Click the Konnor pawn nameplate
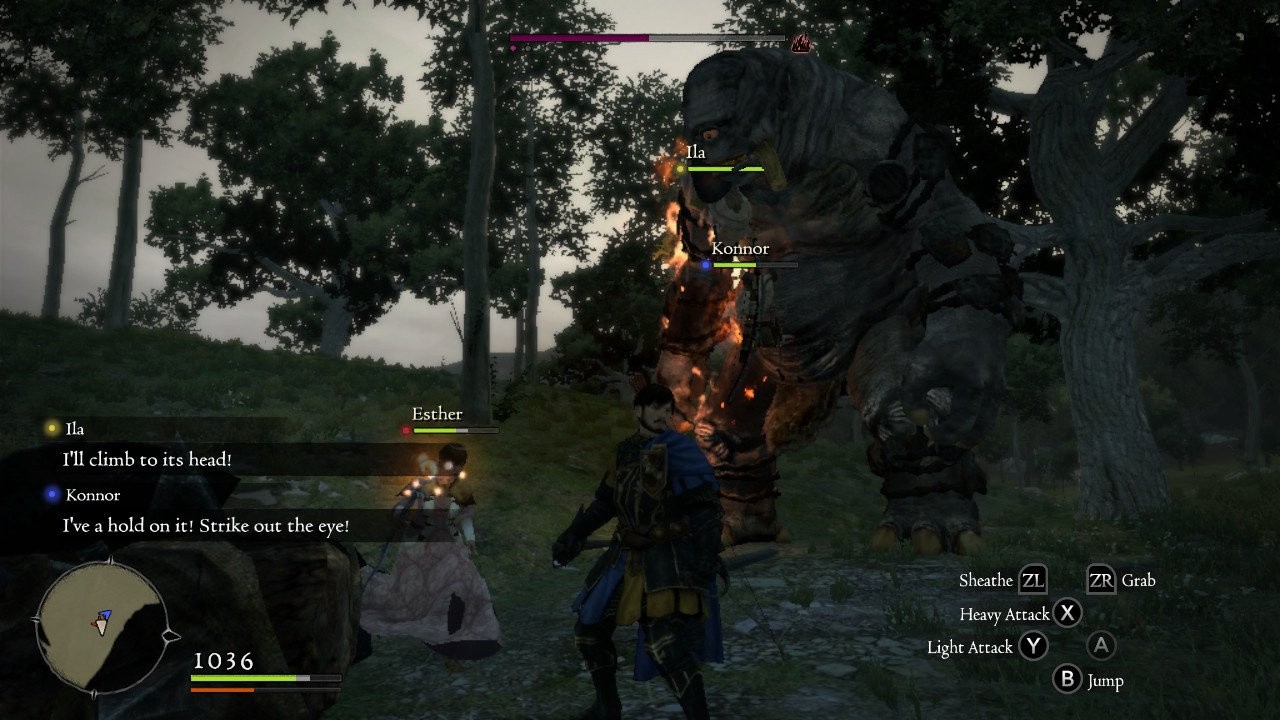The width and height of the screenshot is (1280, 720). click(740, 249)
